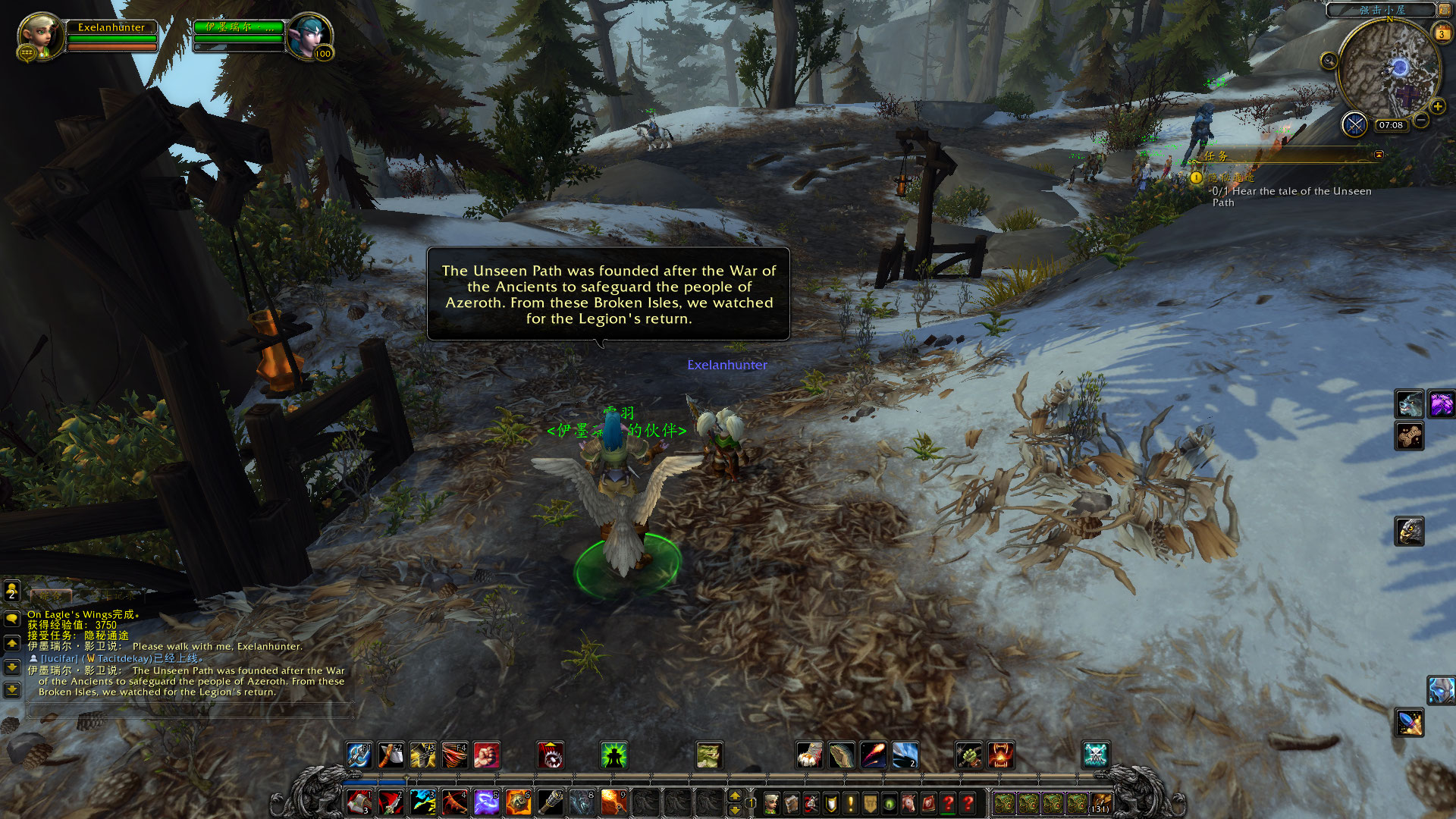Select the night elf target portrait
The height and width of the screenshot is (819, 1456).
[x=309, y=36]
